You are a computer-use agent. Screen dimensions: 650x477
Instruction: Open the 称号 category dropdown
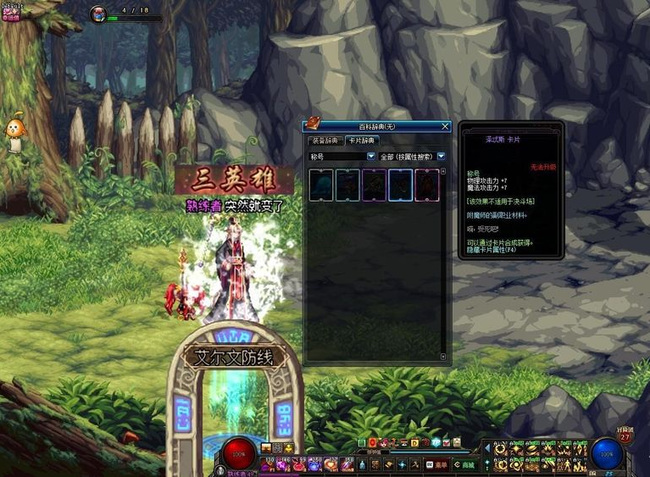tap(371, 157)
